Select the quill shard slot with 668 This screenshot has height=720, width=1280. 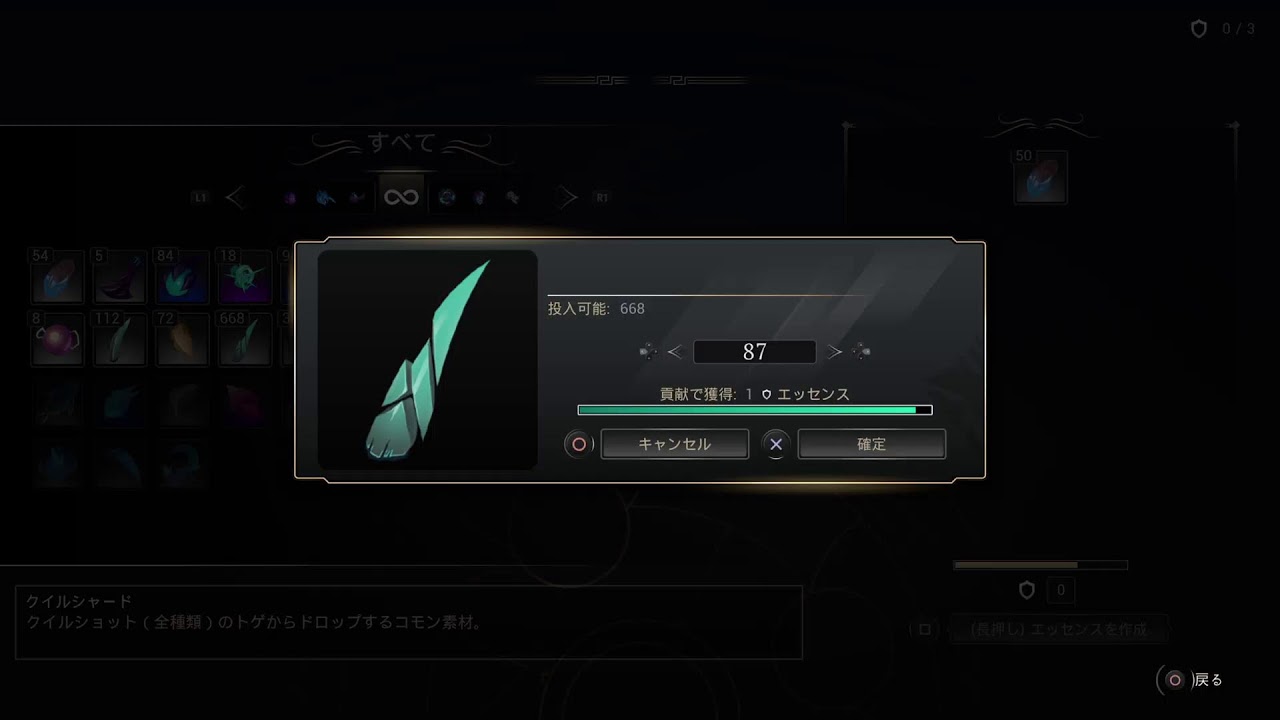243,339
